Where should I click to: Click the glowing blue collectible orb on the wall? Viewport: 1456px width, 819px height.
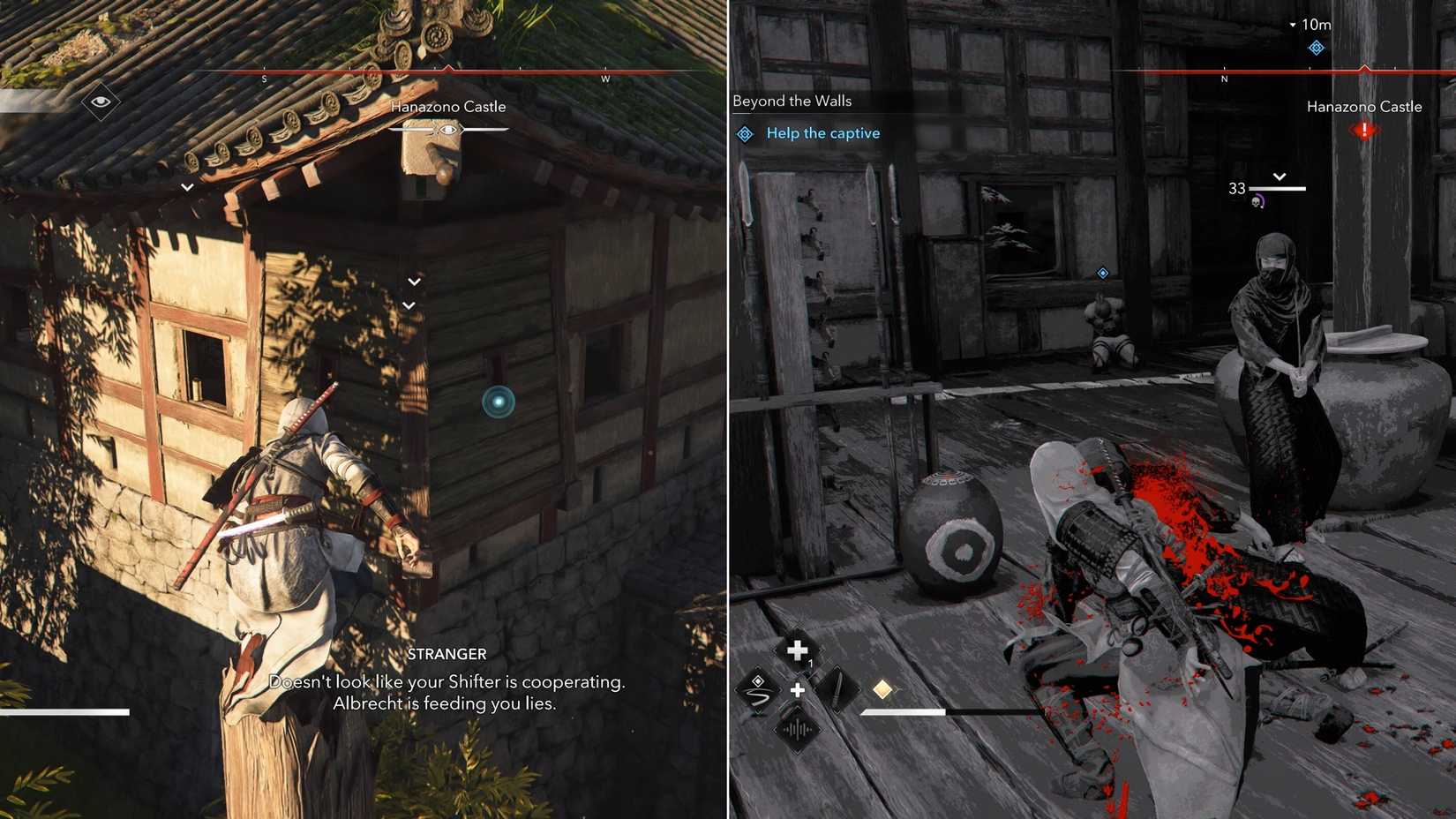(x=497, y=399)
